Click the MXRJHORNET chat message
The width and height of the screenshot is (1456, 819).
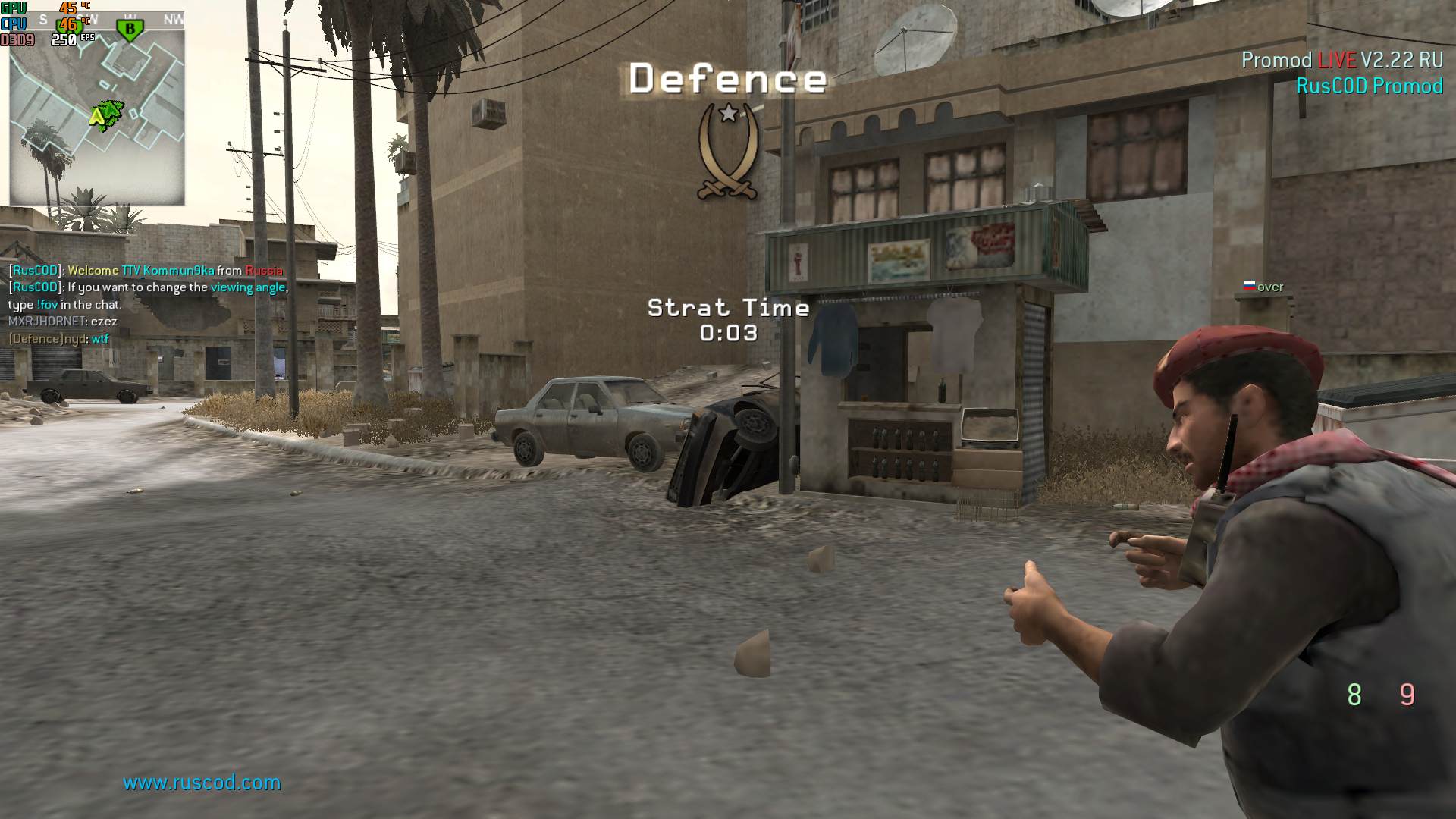tap(62, 322)
